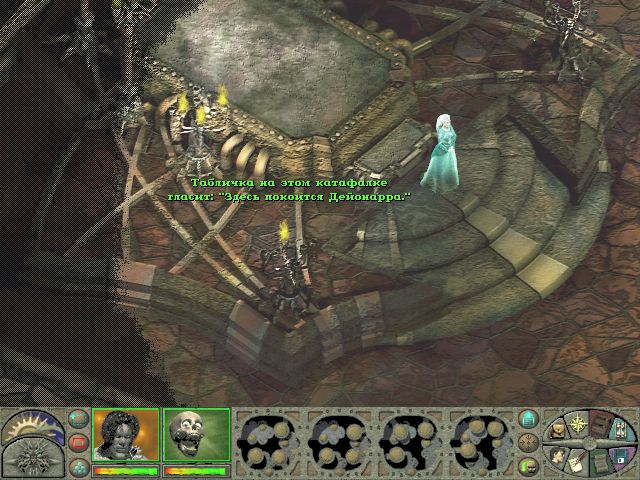Viewport: 640px width, 480px height.
Task: Click the bronze starburst round button
Action: click(x=530, y=442)
